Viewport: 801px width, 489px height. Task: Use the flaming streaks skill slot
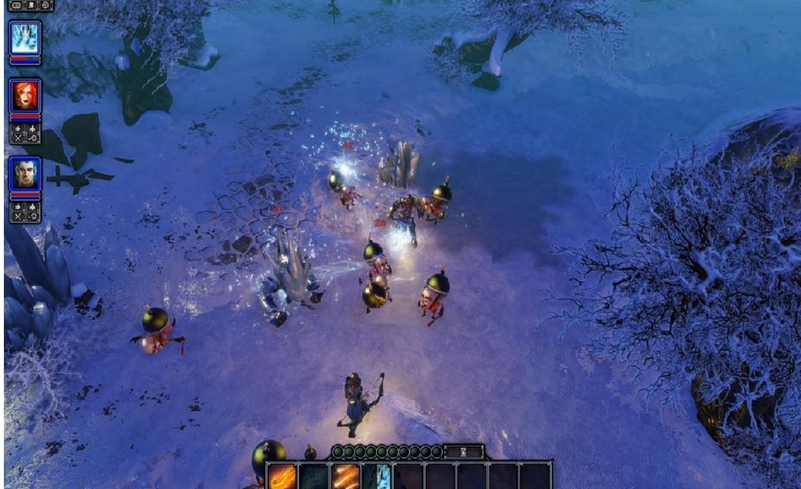click(346, 476)
